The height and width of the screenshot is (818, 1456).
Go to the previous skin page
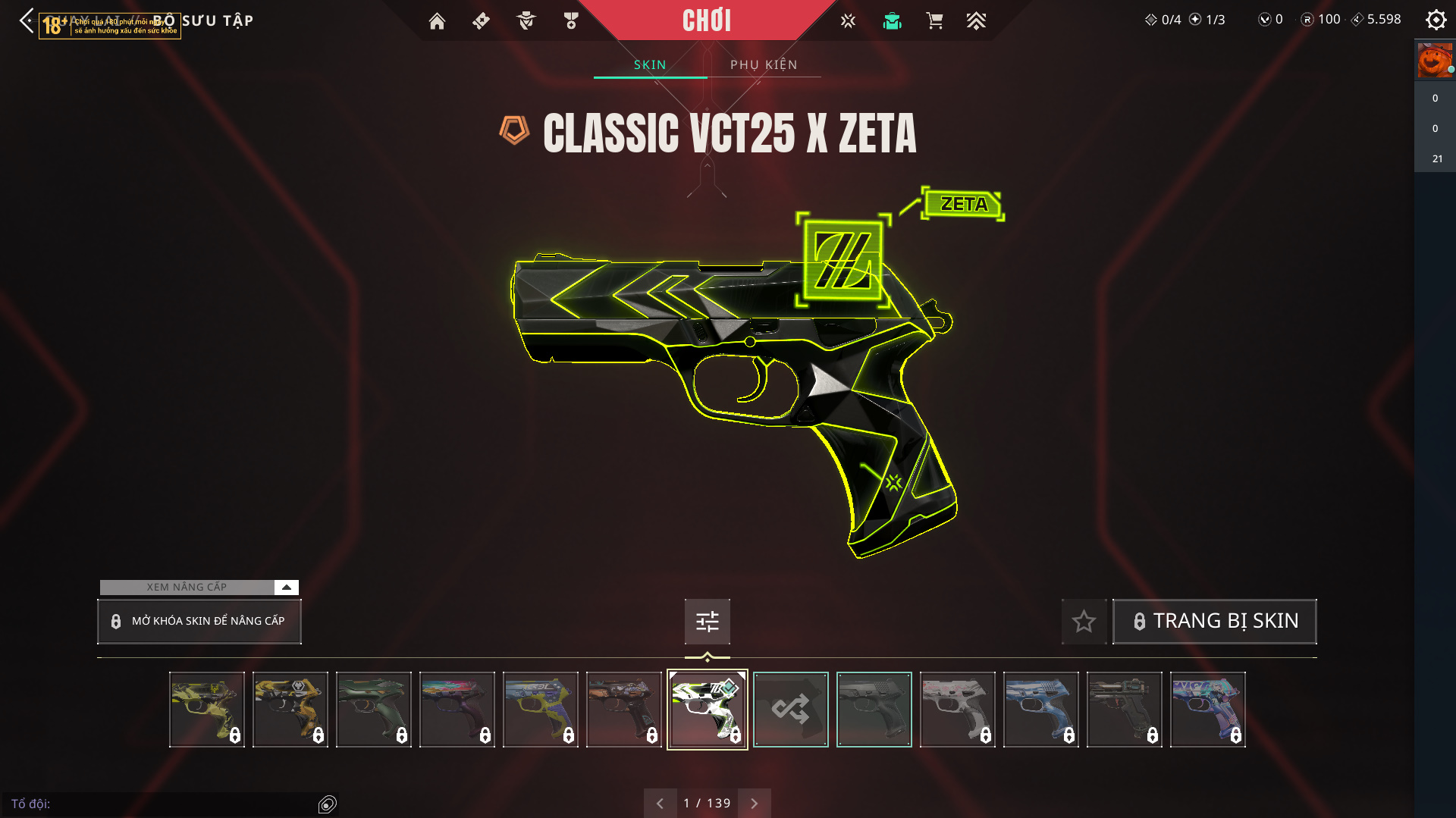point(660,804)
